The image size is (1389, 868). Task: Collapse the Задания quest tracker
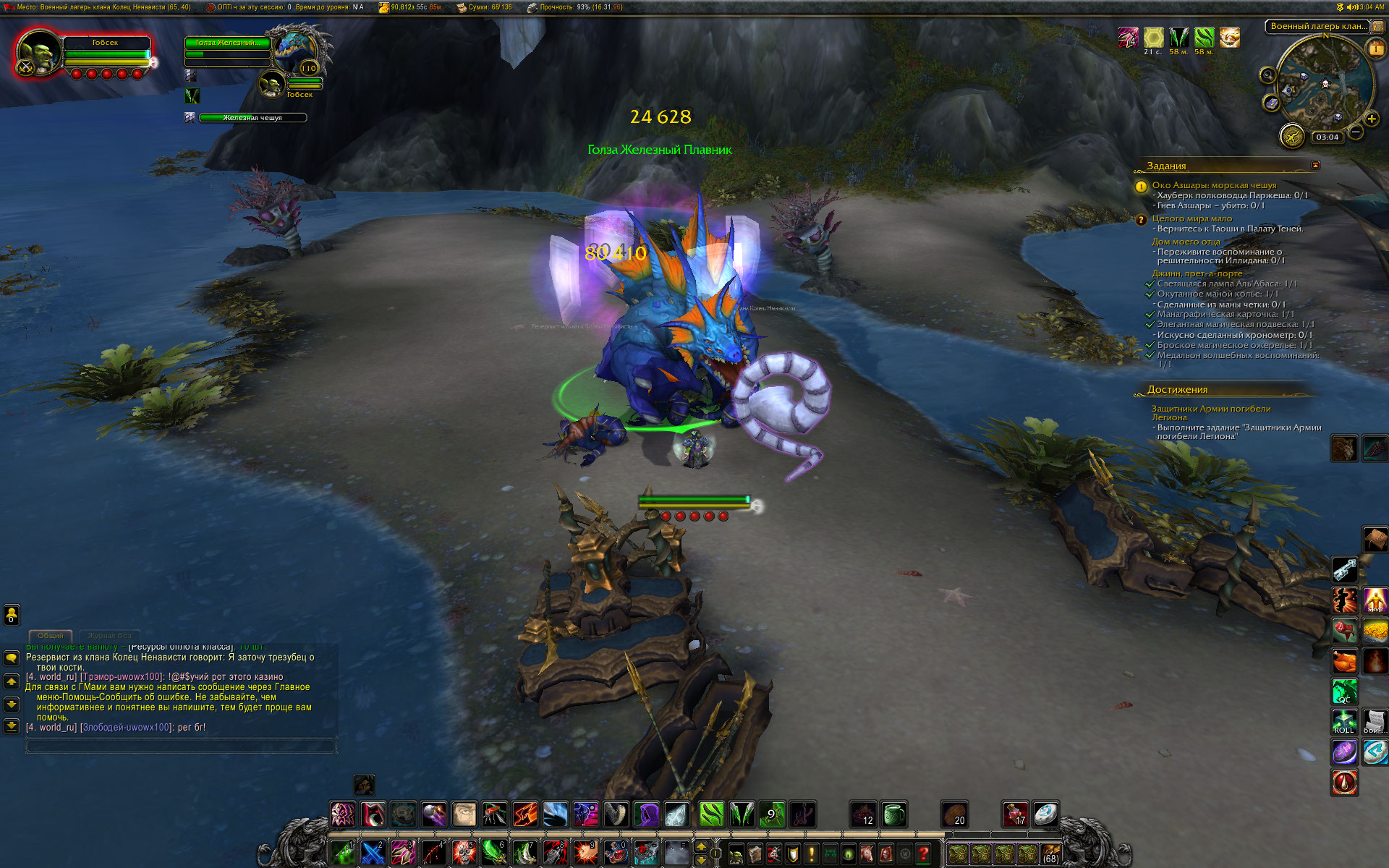tap(1315, 166)
